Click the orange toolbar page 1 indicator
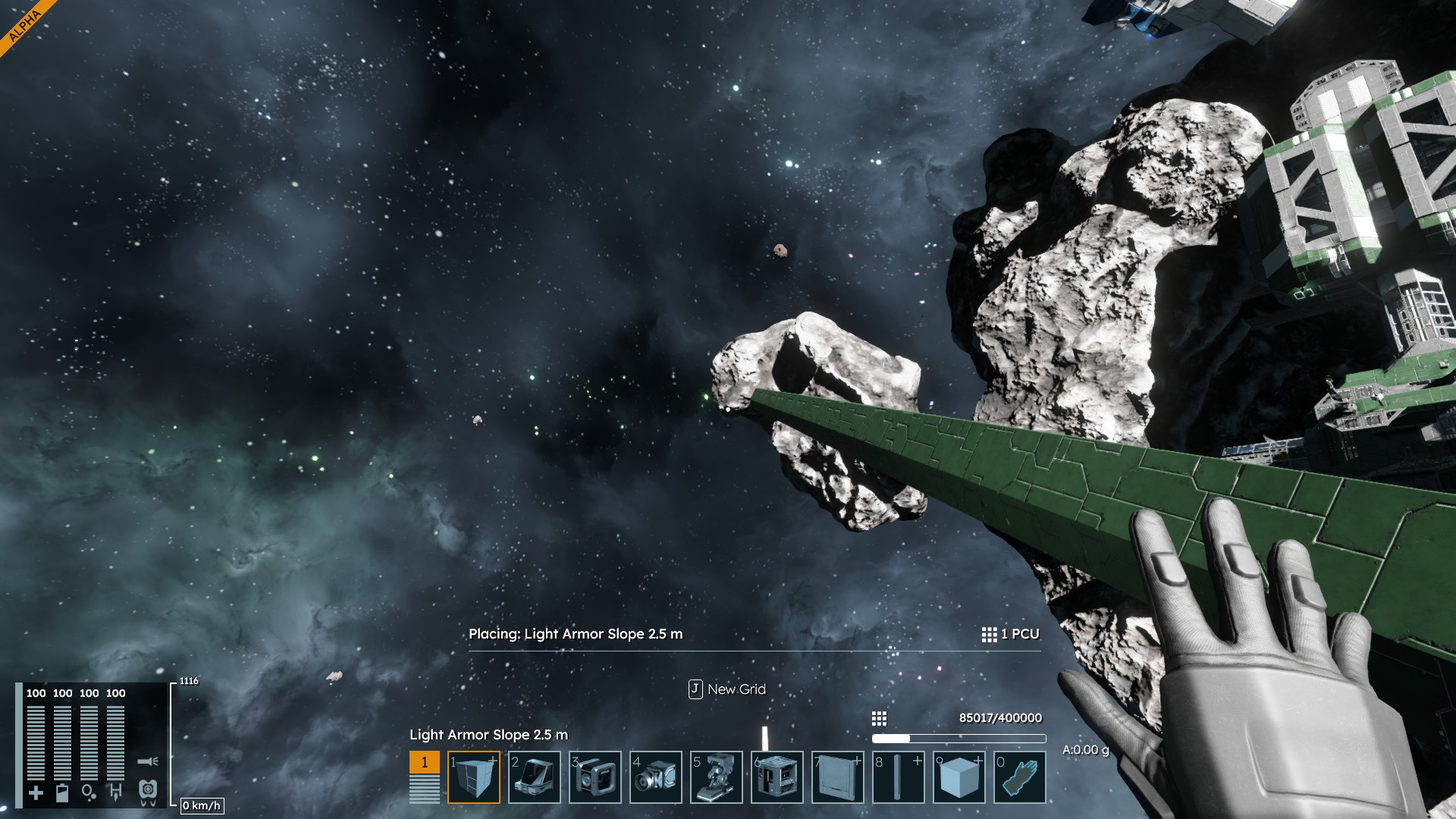 [x=425, y=763]
